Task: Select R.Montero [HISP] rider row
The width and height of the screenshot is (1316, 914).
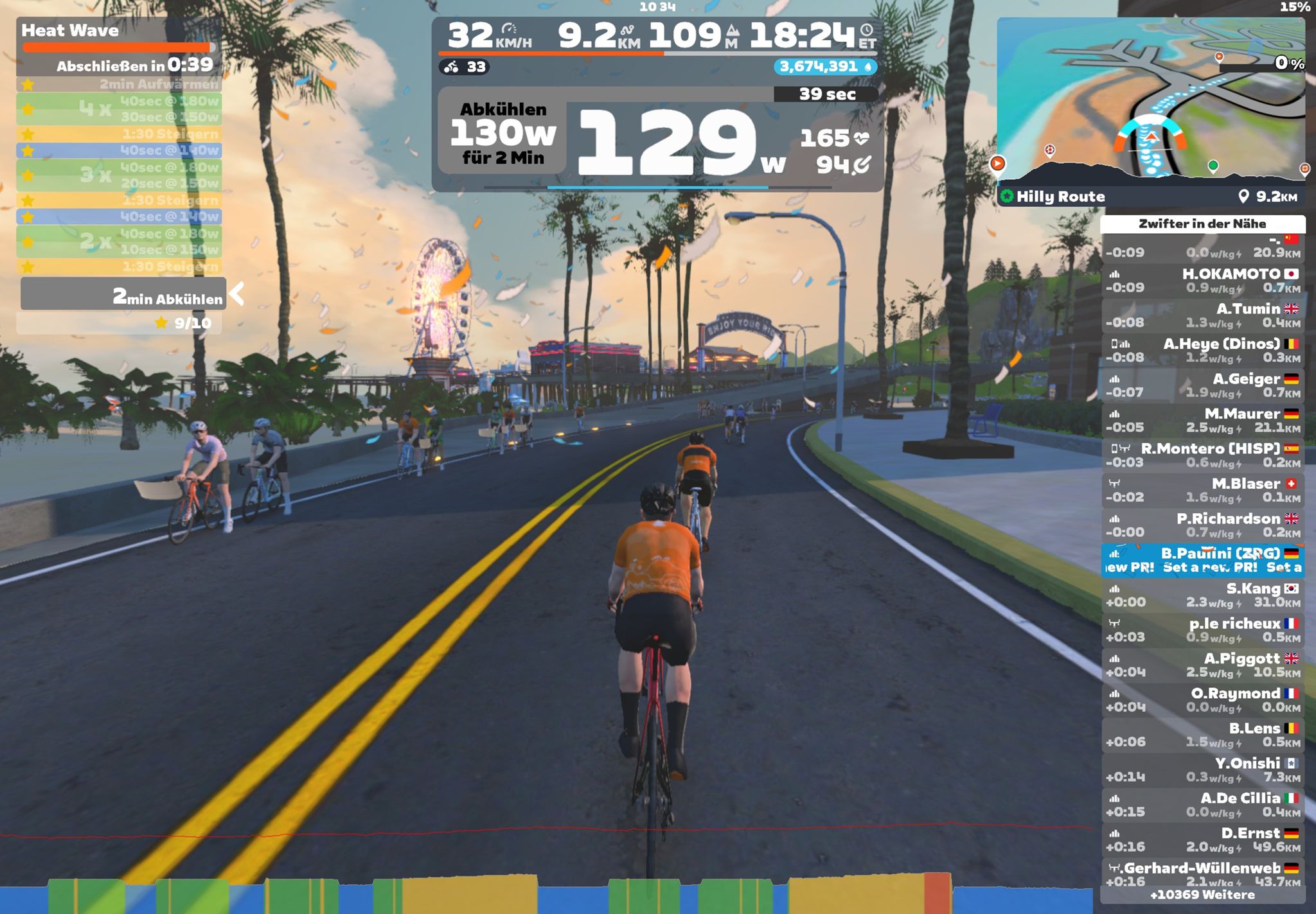Action: pos(1203,455)
